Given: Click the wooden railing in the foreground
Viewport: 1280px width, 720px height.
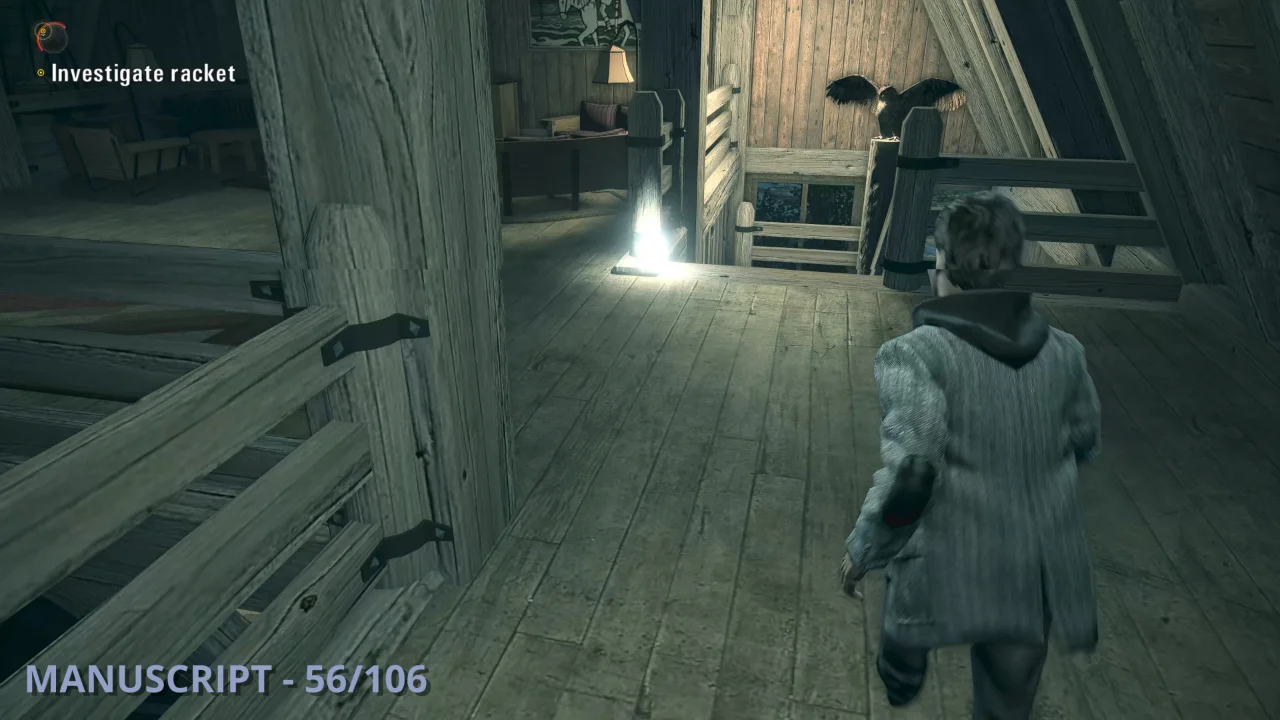Looking at the screenshot, I should pyautogui.click(x=180, y=450).
